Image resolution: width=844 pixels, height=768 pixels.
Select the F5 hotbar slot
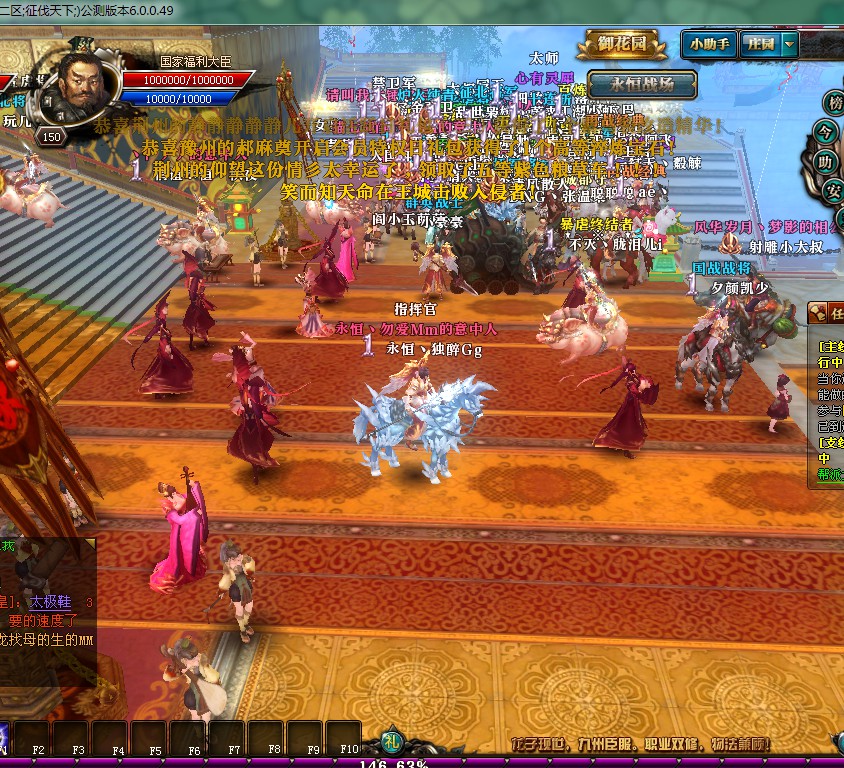point(149,740)
